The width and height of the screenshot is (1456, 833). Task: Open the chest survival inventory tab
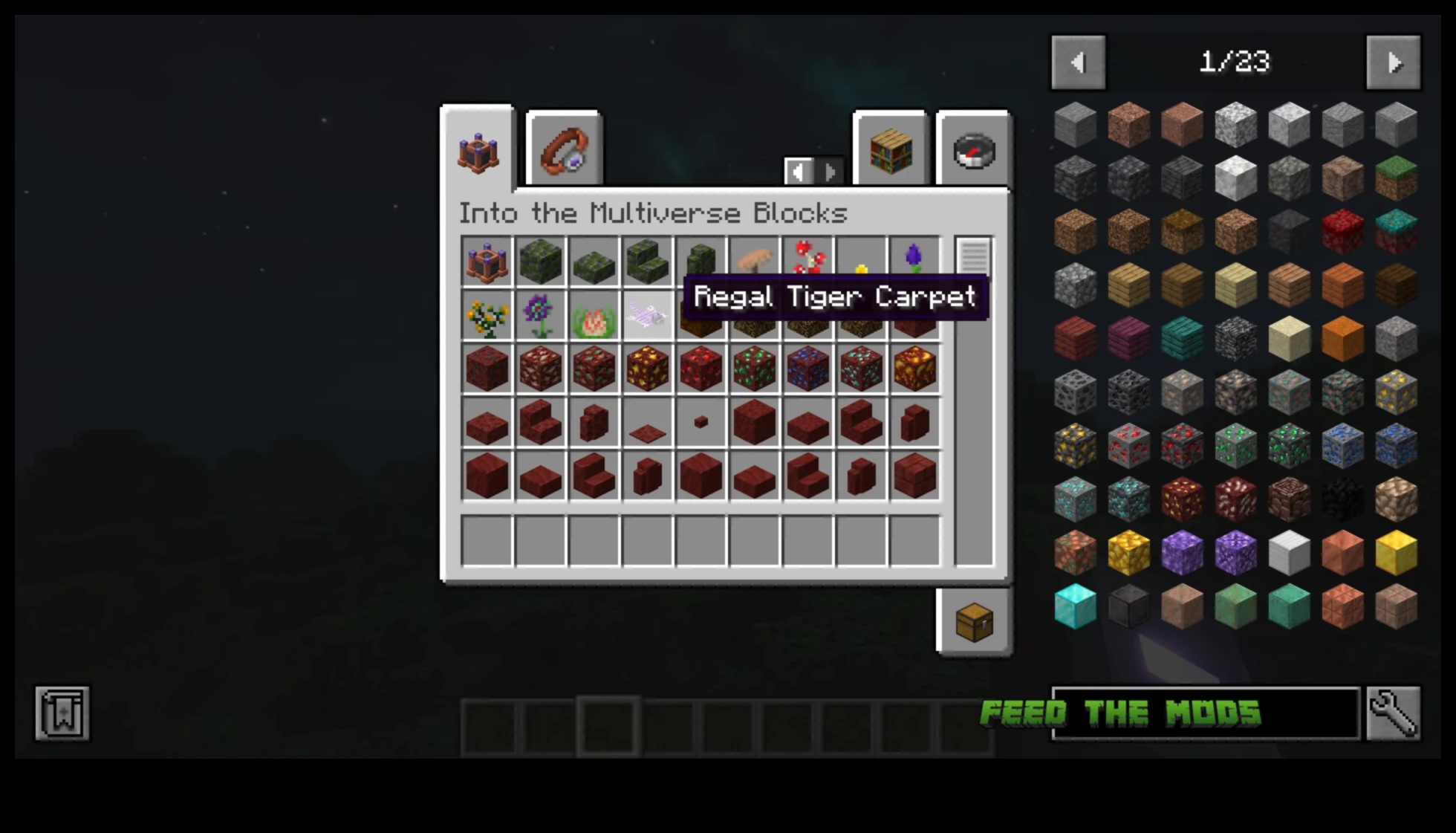tap(973, 621)
